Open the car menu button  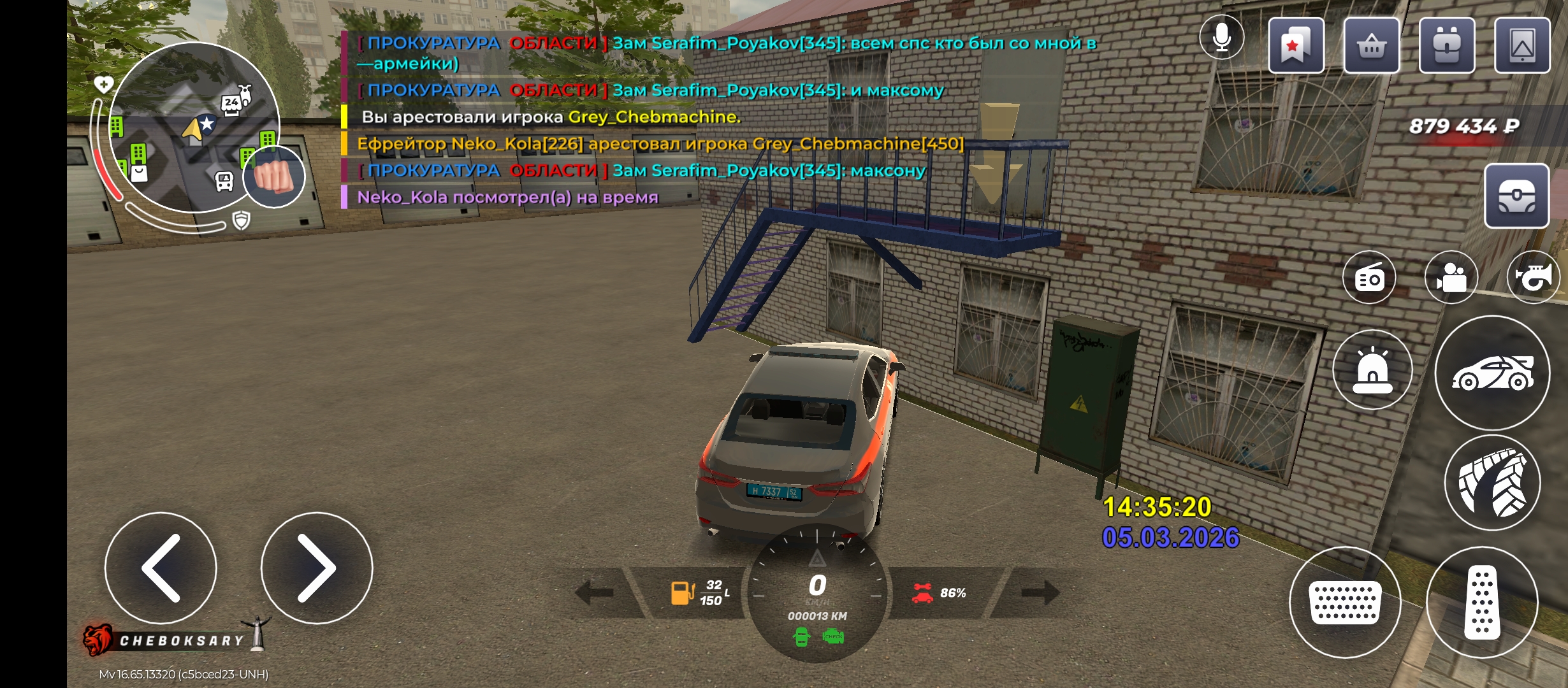tap(1492, 373)
